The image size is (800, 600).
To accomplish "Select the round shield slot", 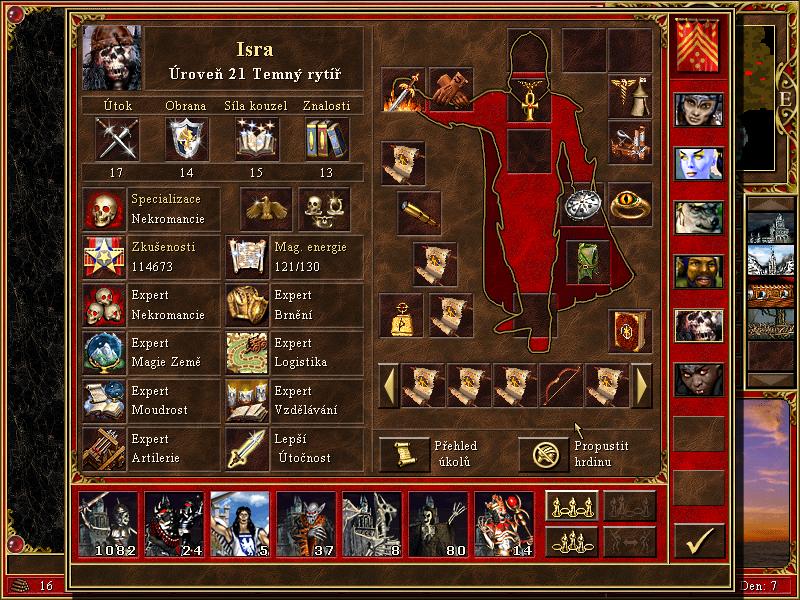I will (x=581, y=204).
